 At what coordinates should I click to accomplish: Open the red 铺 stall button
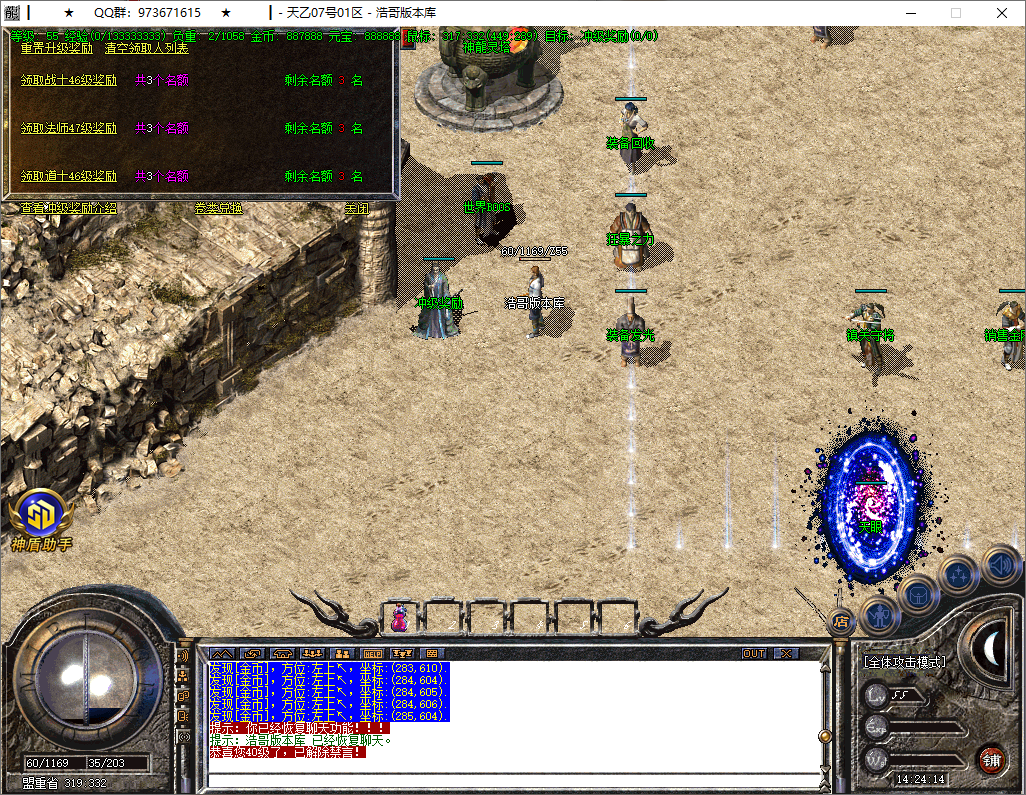991,759
